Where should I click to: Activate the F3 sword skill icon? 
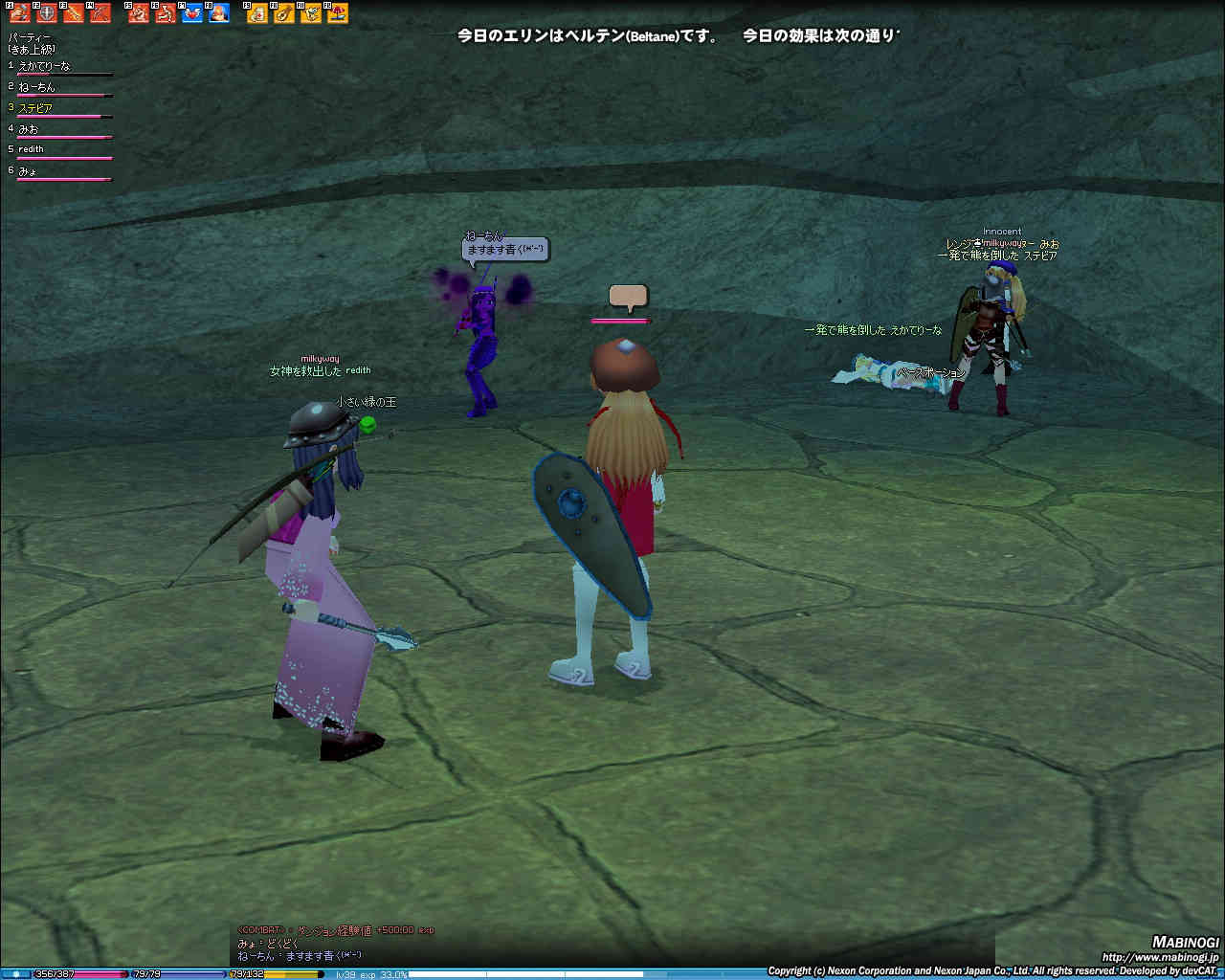pyautogui.click(x=74, y=12)
